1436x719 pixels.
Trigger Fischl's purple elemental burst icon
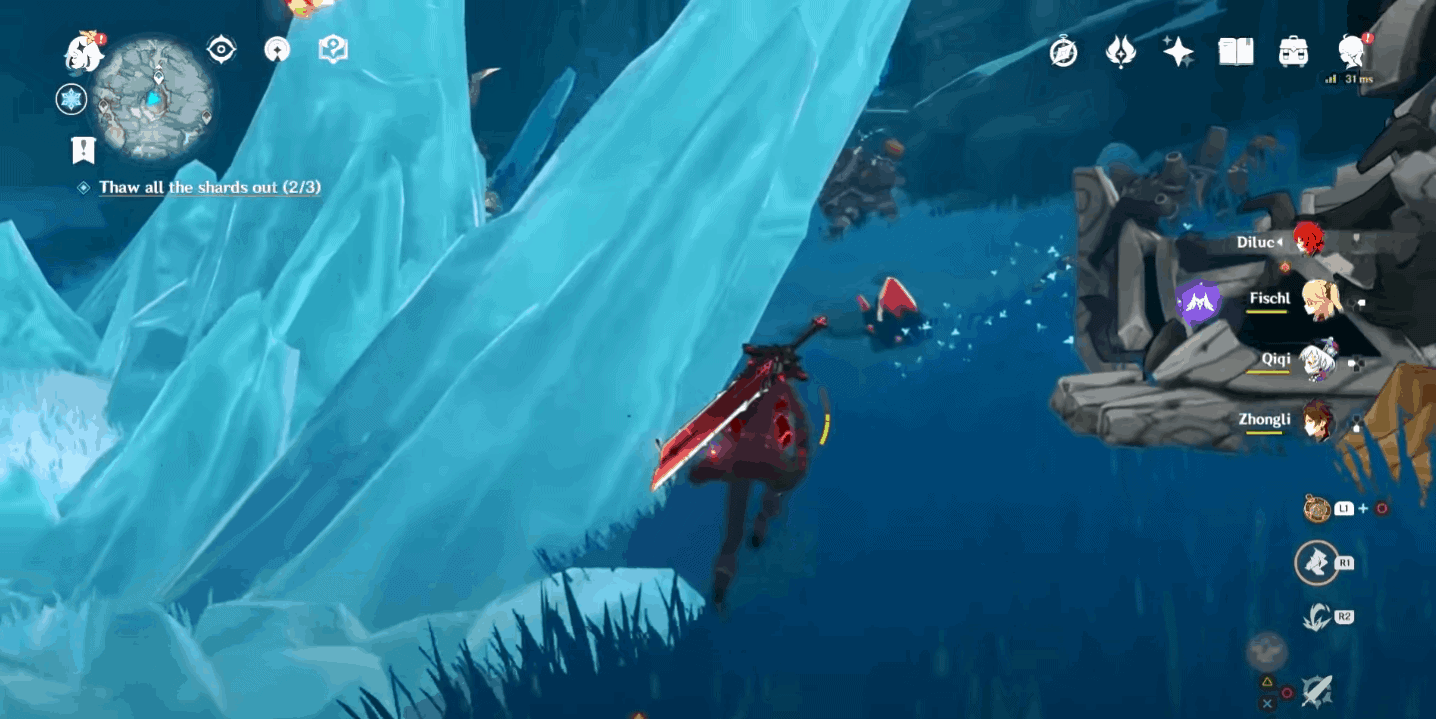pos(1198,302)
